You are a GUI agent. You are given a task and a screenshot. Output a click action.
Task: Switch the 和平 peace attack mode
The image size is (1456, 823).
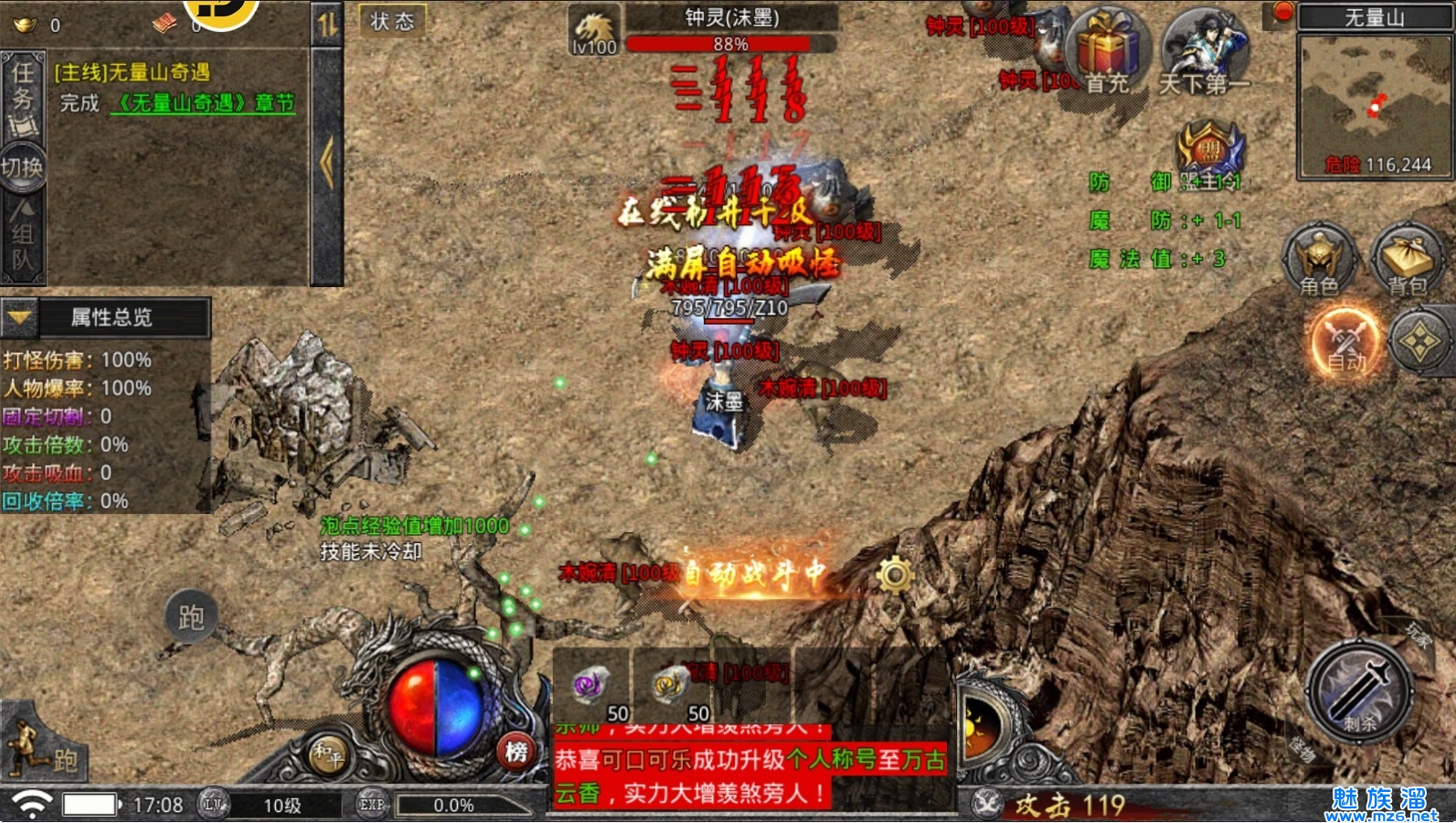point(327,755)
